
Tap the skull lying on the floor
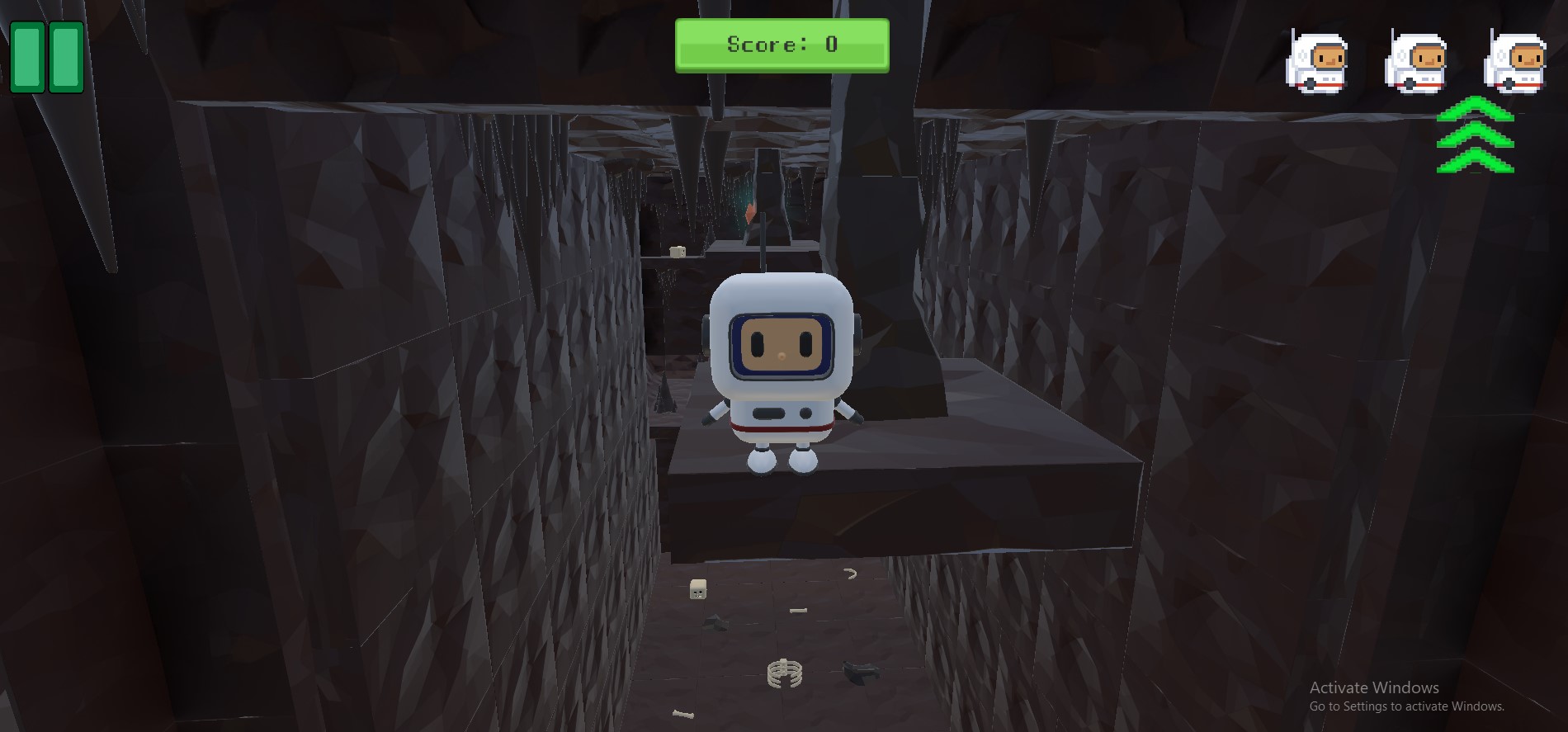click(x=697, y=590)
